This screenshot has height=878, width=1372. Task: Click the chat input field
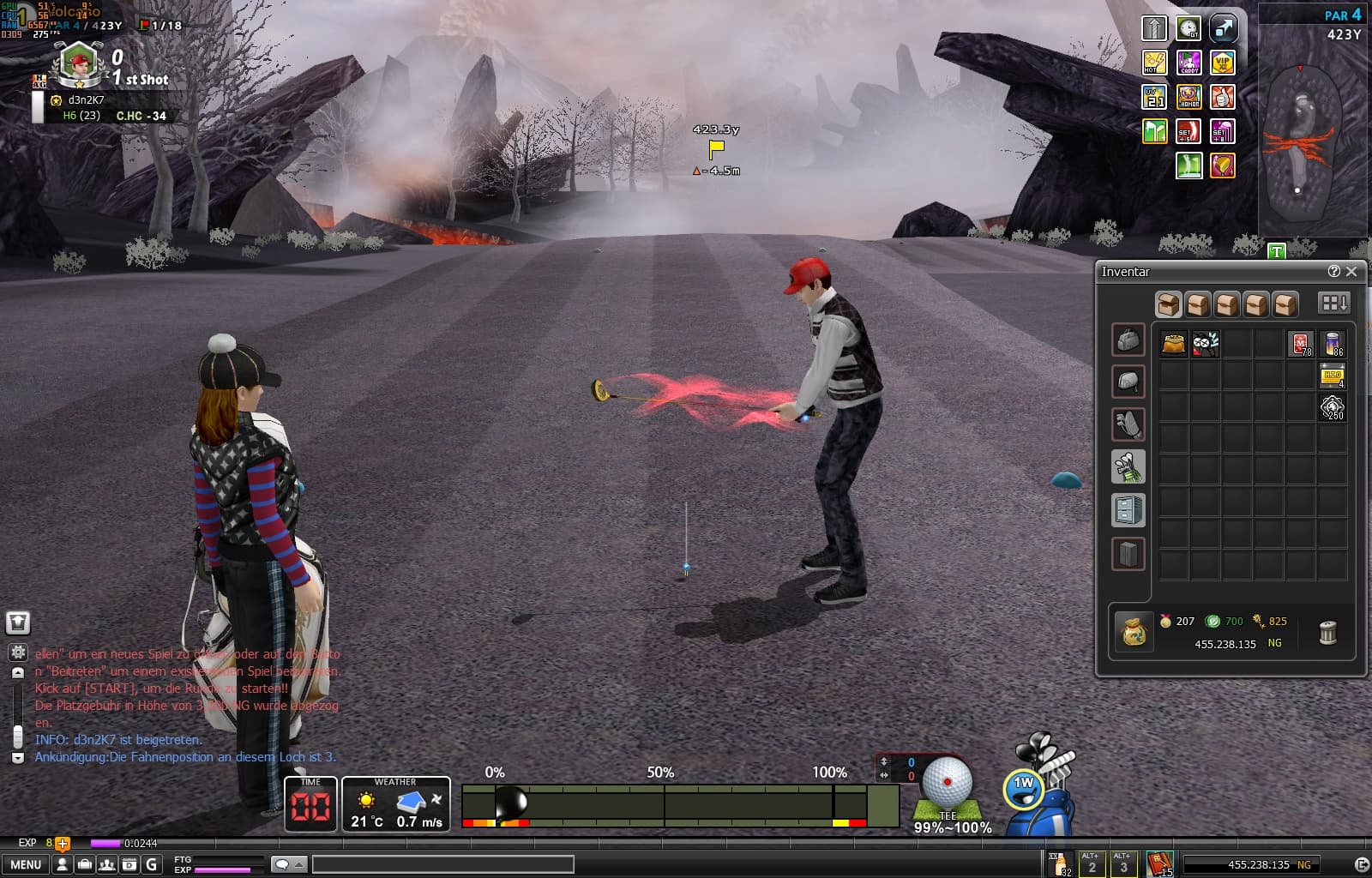point(442,864)
